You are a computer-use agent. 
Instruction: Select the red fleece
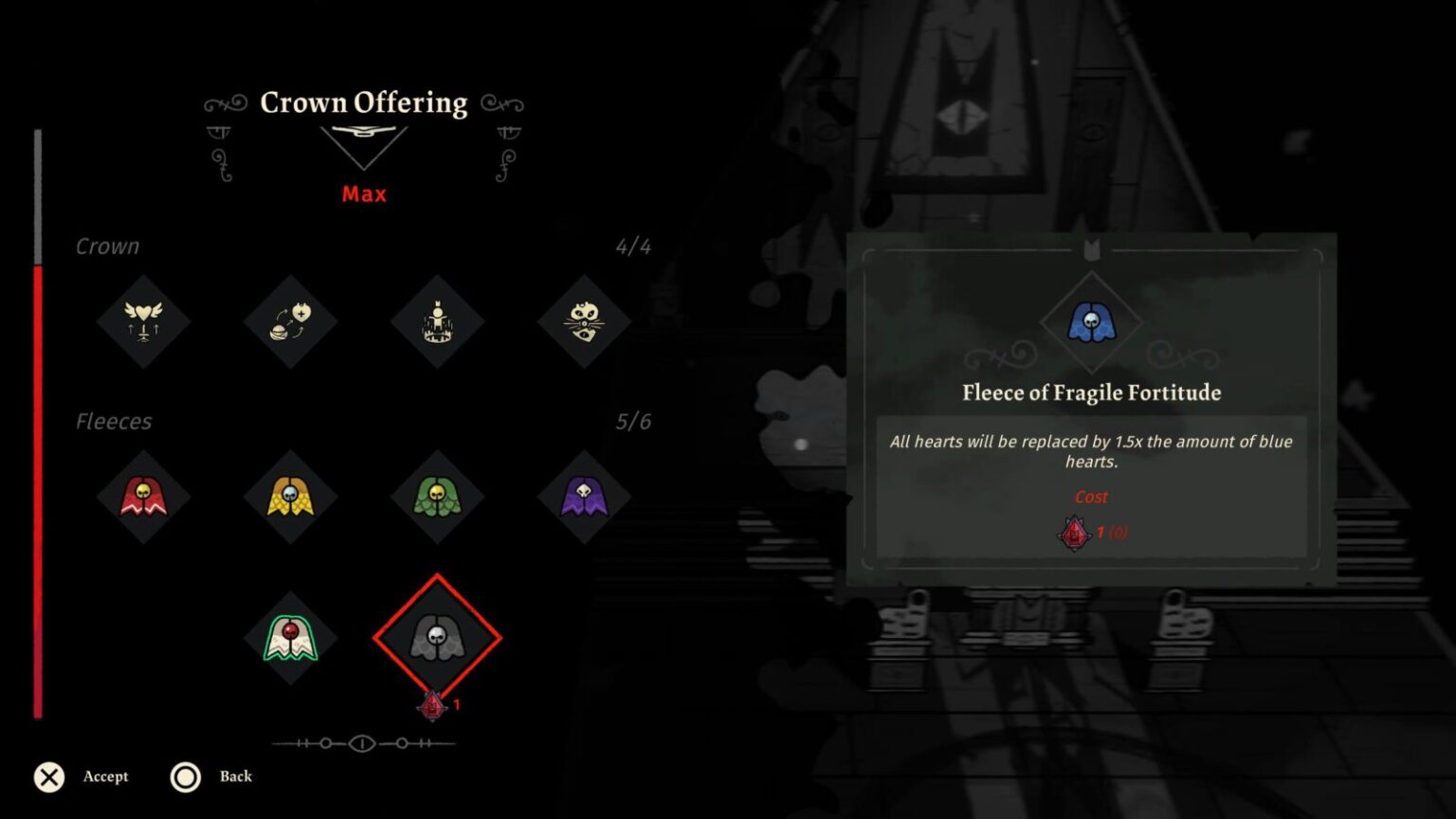[144, 498]
